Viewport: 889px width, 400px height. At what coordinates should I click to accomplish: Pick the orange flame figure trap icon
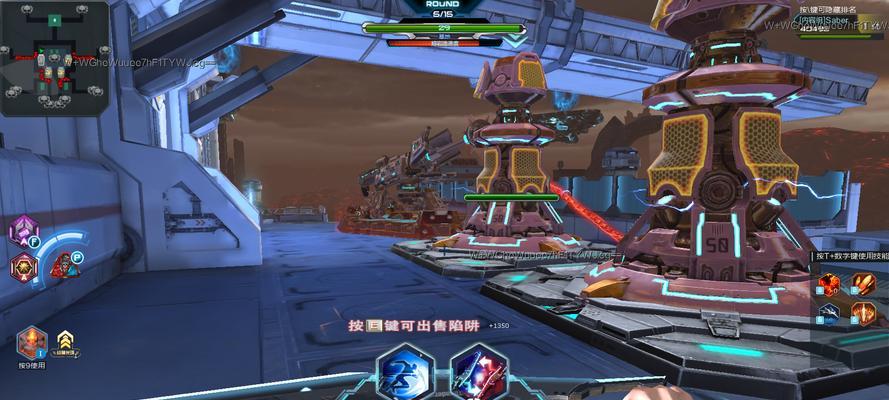tap(863, 314)
